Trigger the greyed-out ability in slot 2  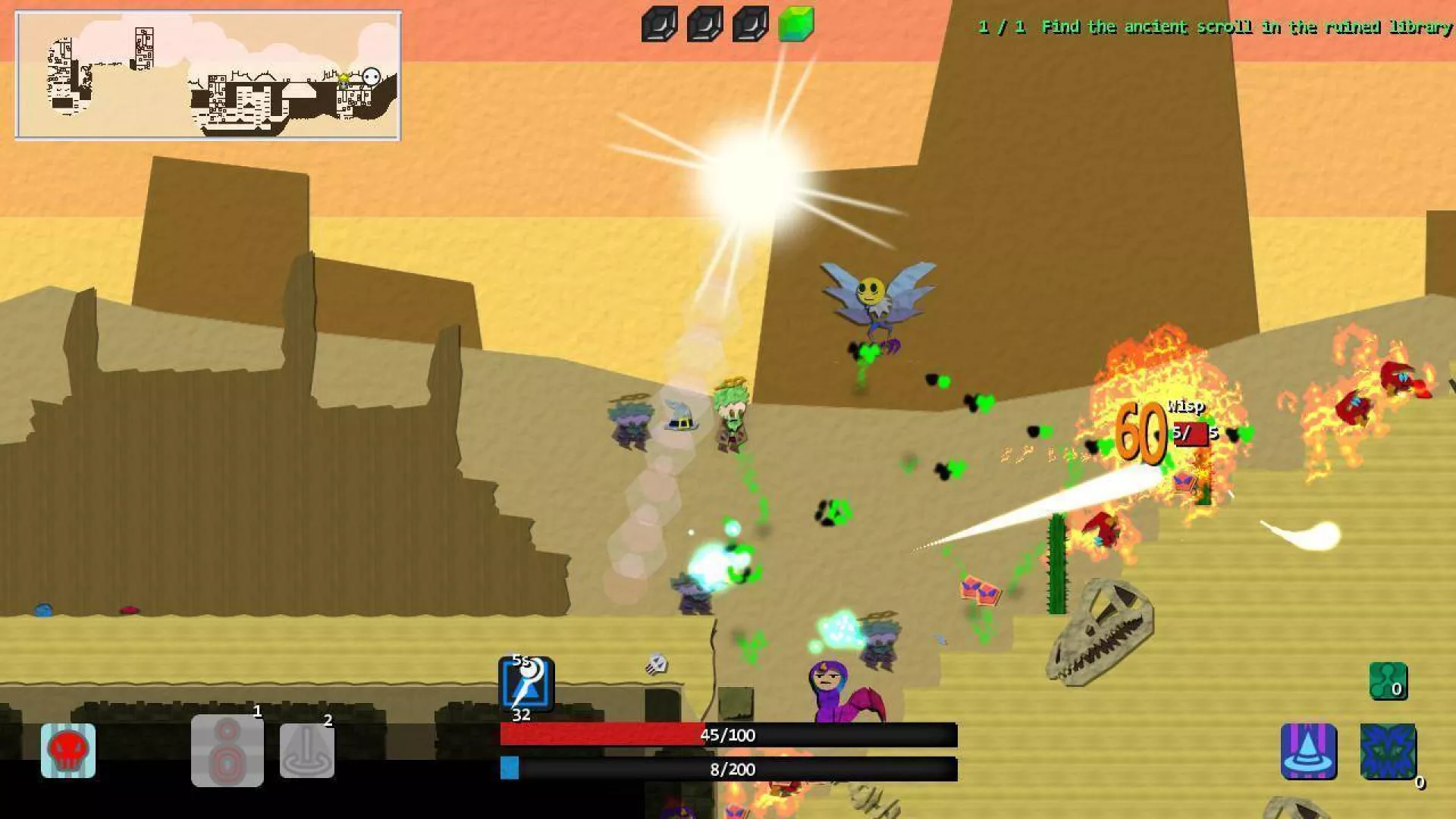[x=307, y=750]
